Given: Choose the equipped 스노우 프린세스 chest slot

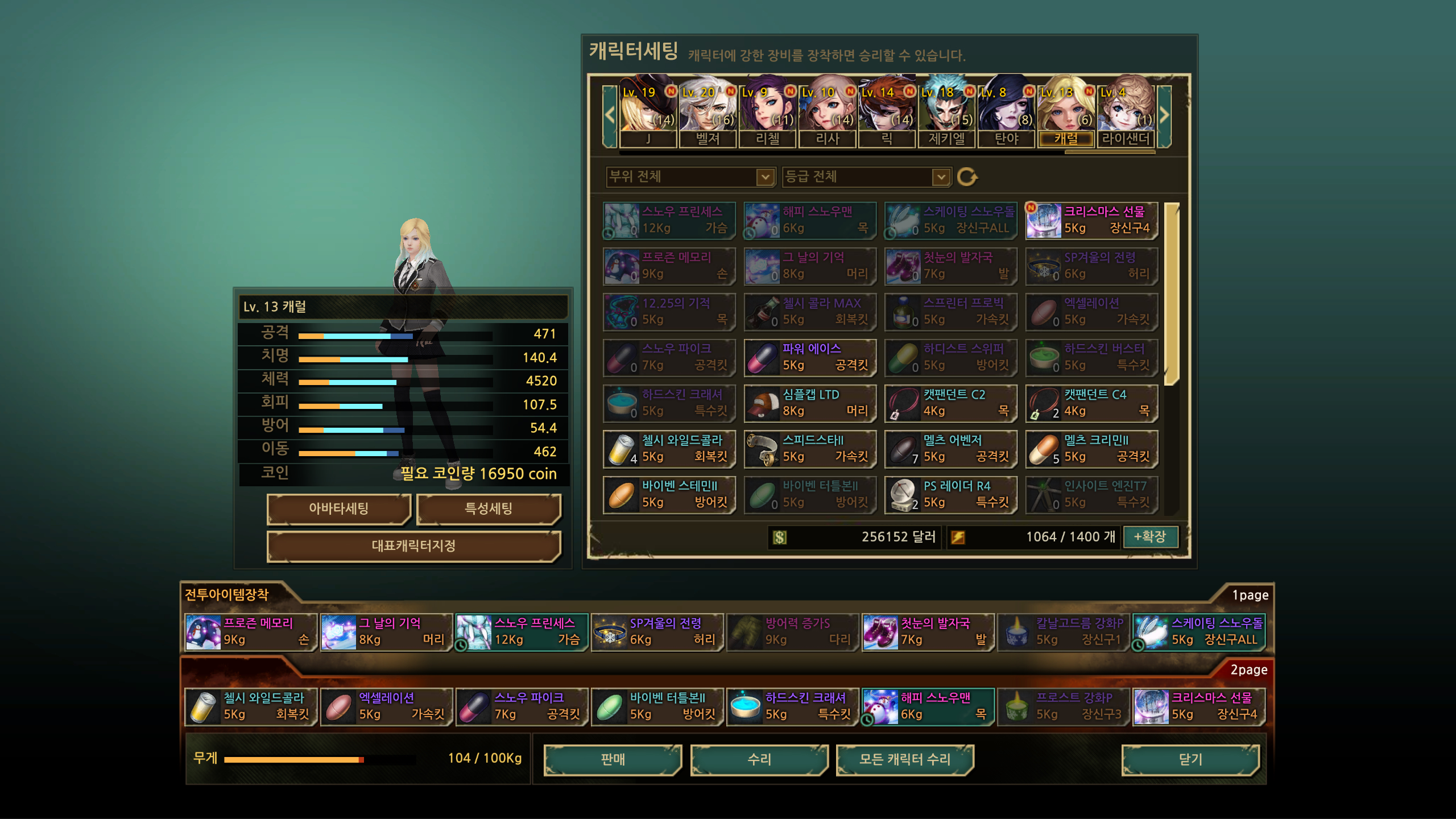Looking at the screenshot, I should click(521, 632).
